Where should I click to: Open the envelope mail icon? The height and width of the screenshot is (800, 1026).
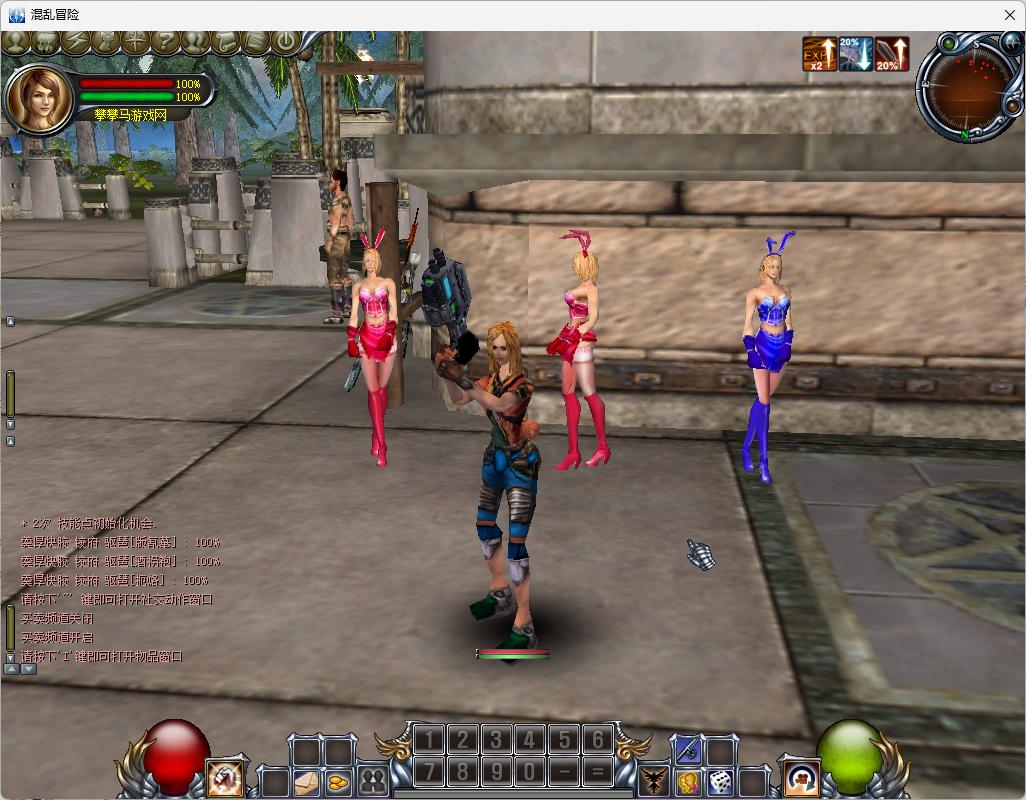tap(306, 781)
